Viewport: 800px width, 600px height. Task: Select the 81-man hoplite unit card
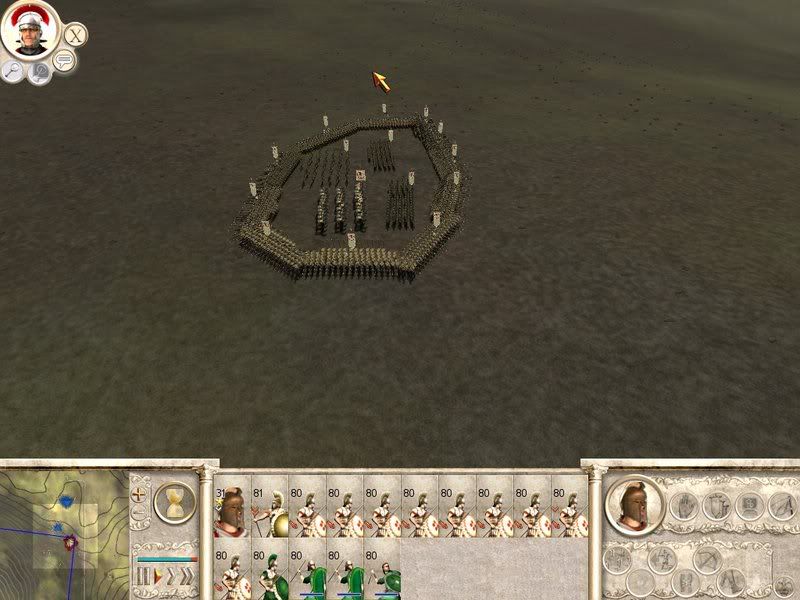[x=268, y=511]
